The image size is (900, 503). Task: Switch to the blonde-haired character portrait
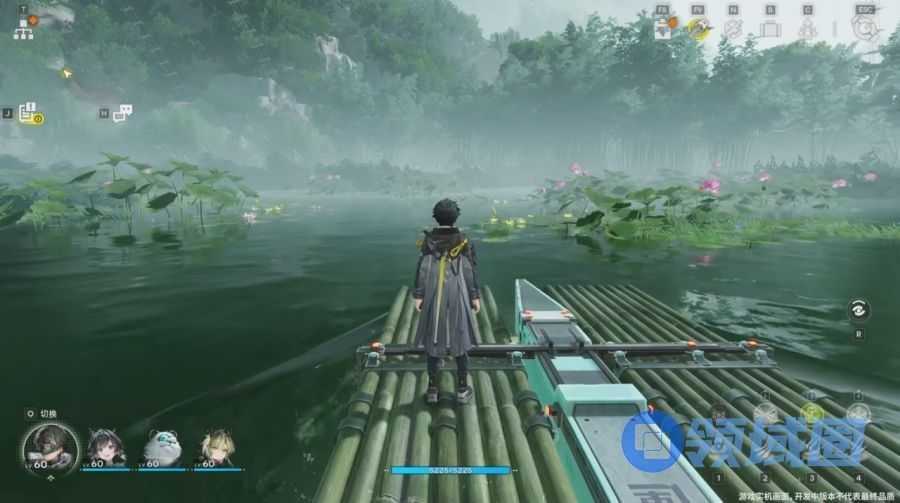pyautogui.click(x=216, y=446)
